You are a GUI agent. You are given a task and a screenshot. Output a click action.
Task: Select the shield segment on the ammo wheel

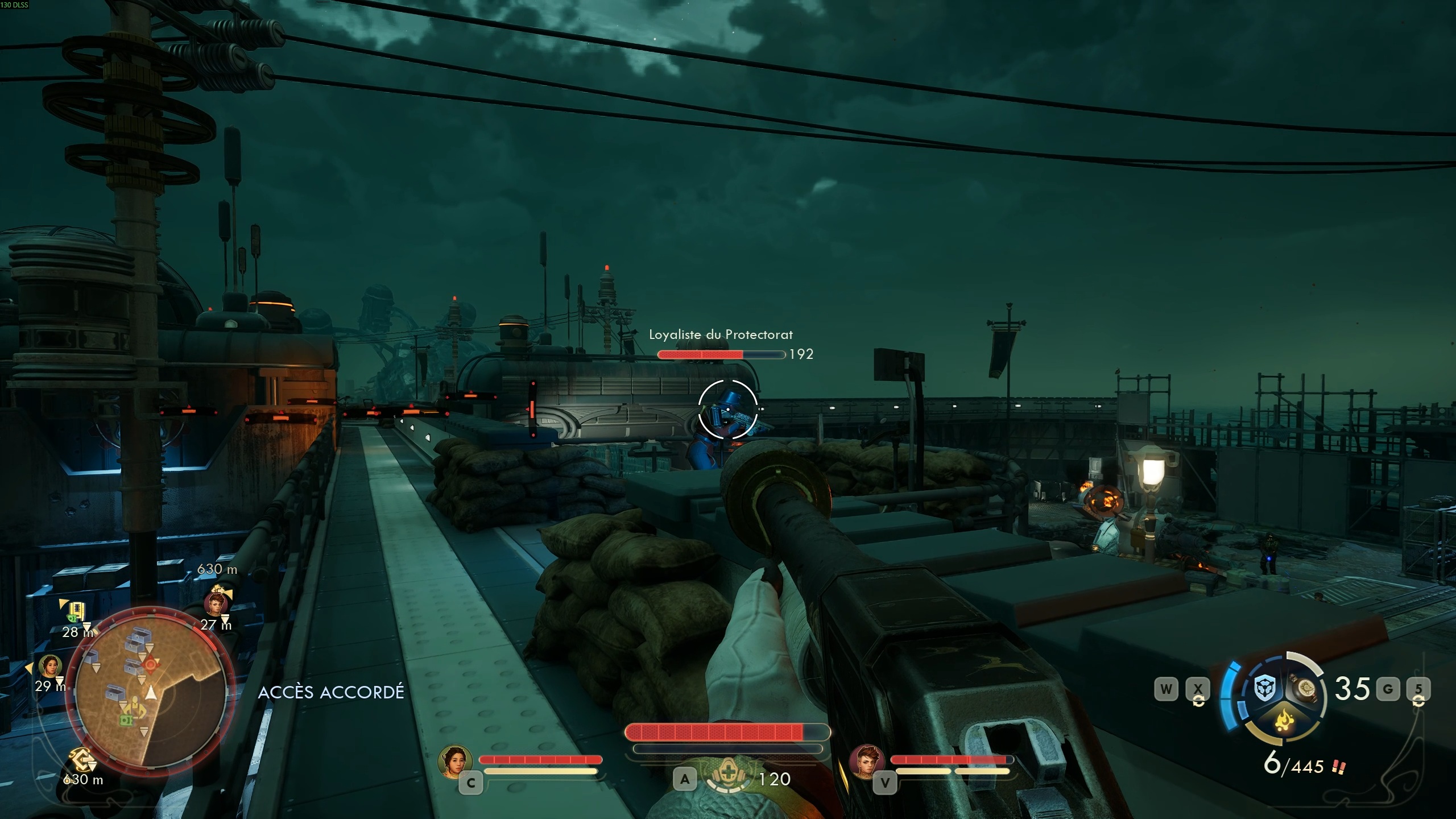[x=1265, y=688]
